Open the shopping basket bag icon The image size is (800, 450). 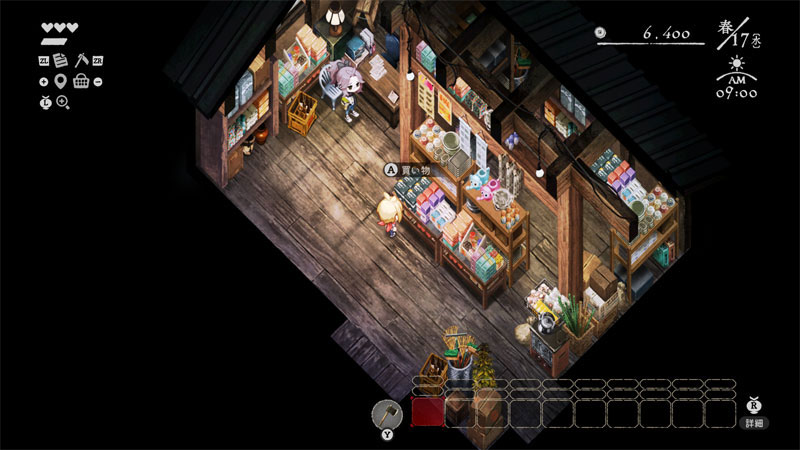pyautogui.click(x=81, y=81)
